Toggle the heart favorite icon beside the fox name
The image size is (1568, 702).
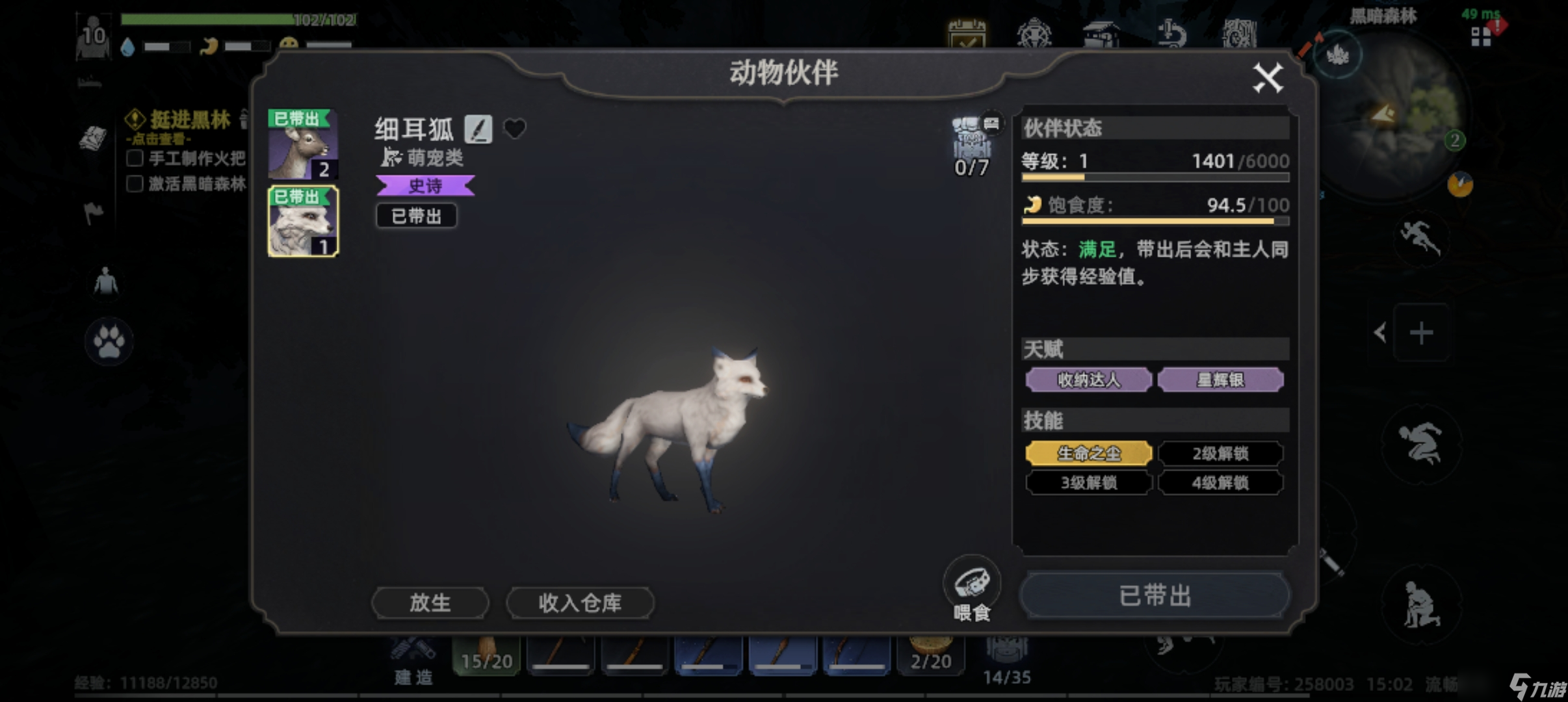click(x=515, y=129)
